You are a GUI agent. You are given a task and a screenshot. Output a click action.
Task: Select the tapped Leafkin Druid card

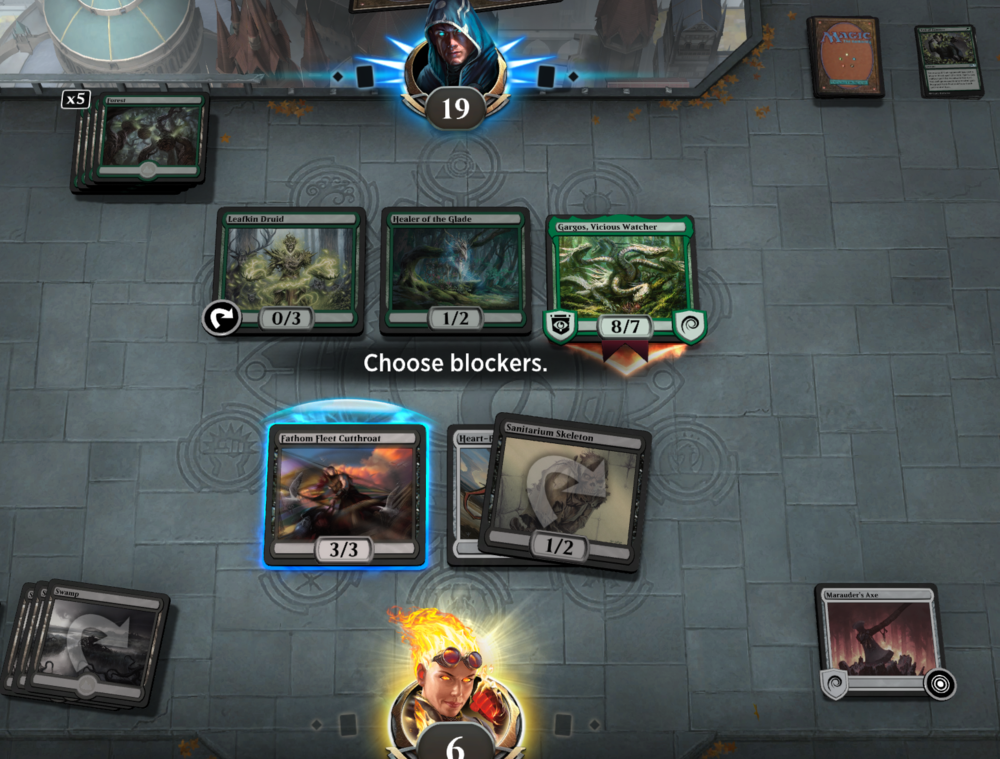tap(291, 269)
